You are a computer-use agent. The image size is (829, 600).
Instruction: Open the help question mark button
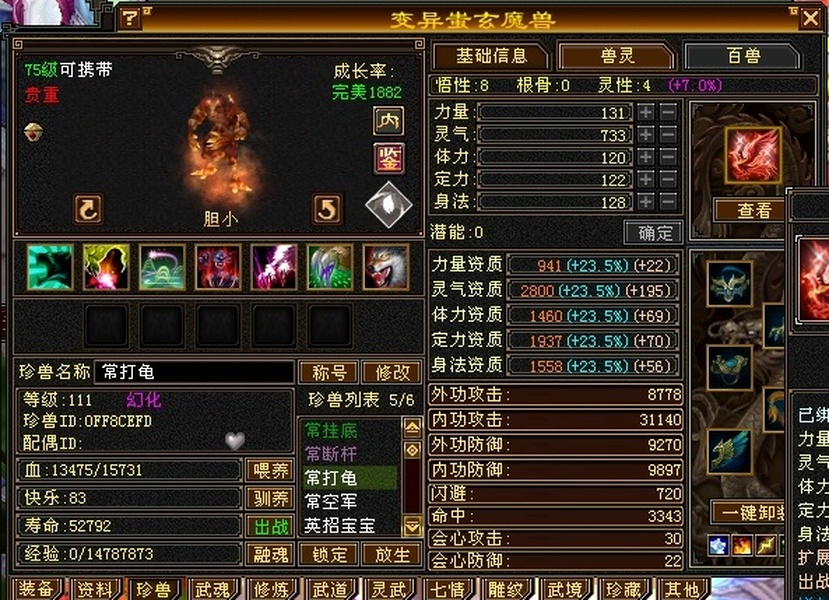(130, 18)
